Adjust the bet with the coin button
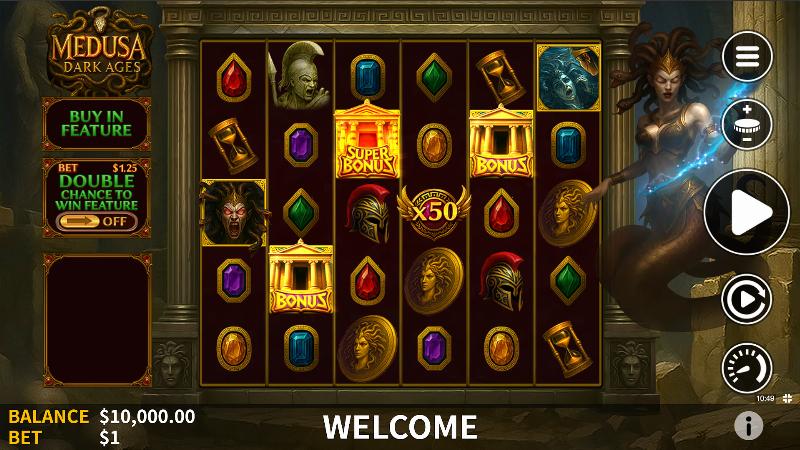The height and width of the screenshot is (450, 800). (x=747, y=125)
